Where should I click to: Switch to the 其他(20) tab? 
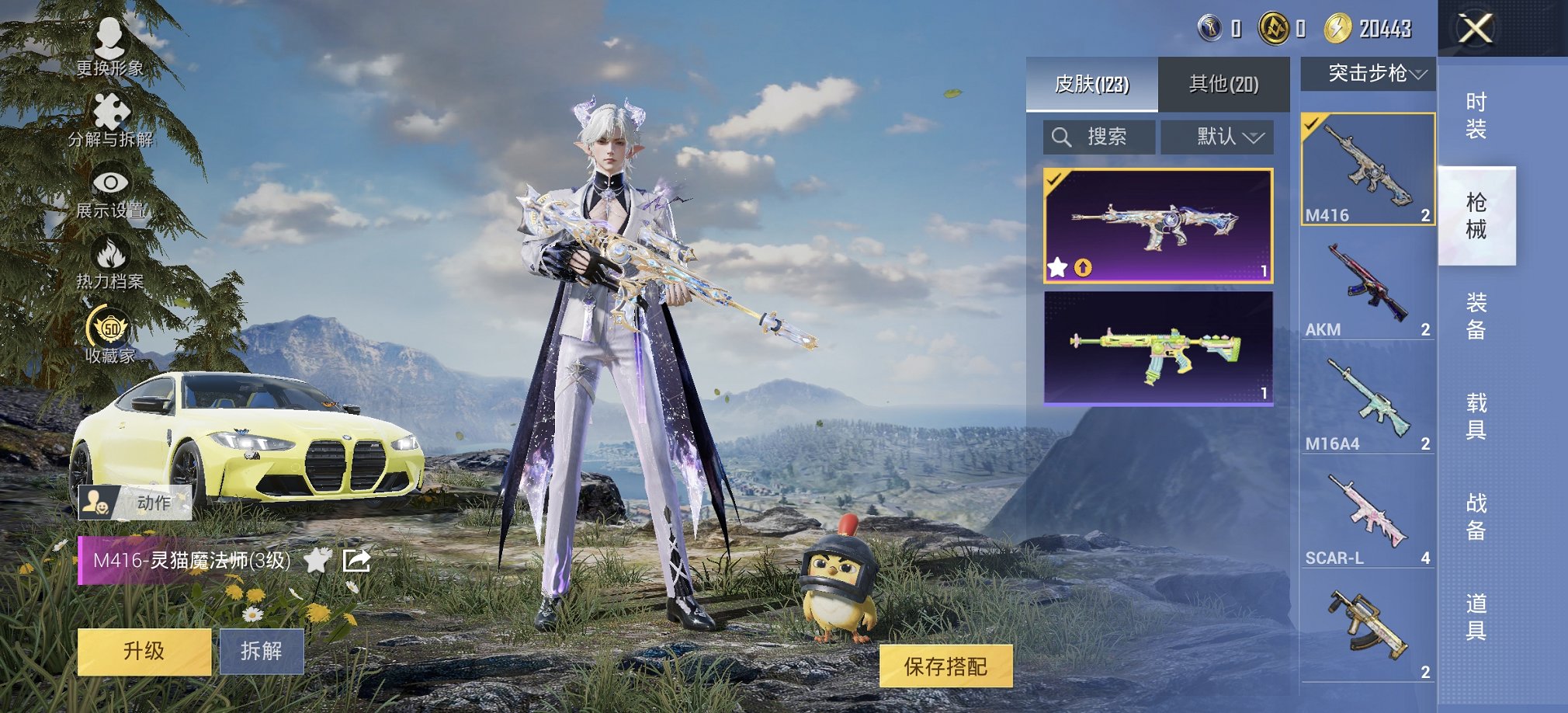tap(1225, 83)
